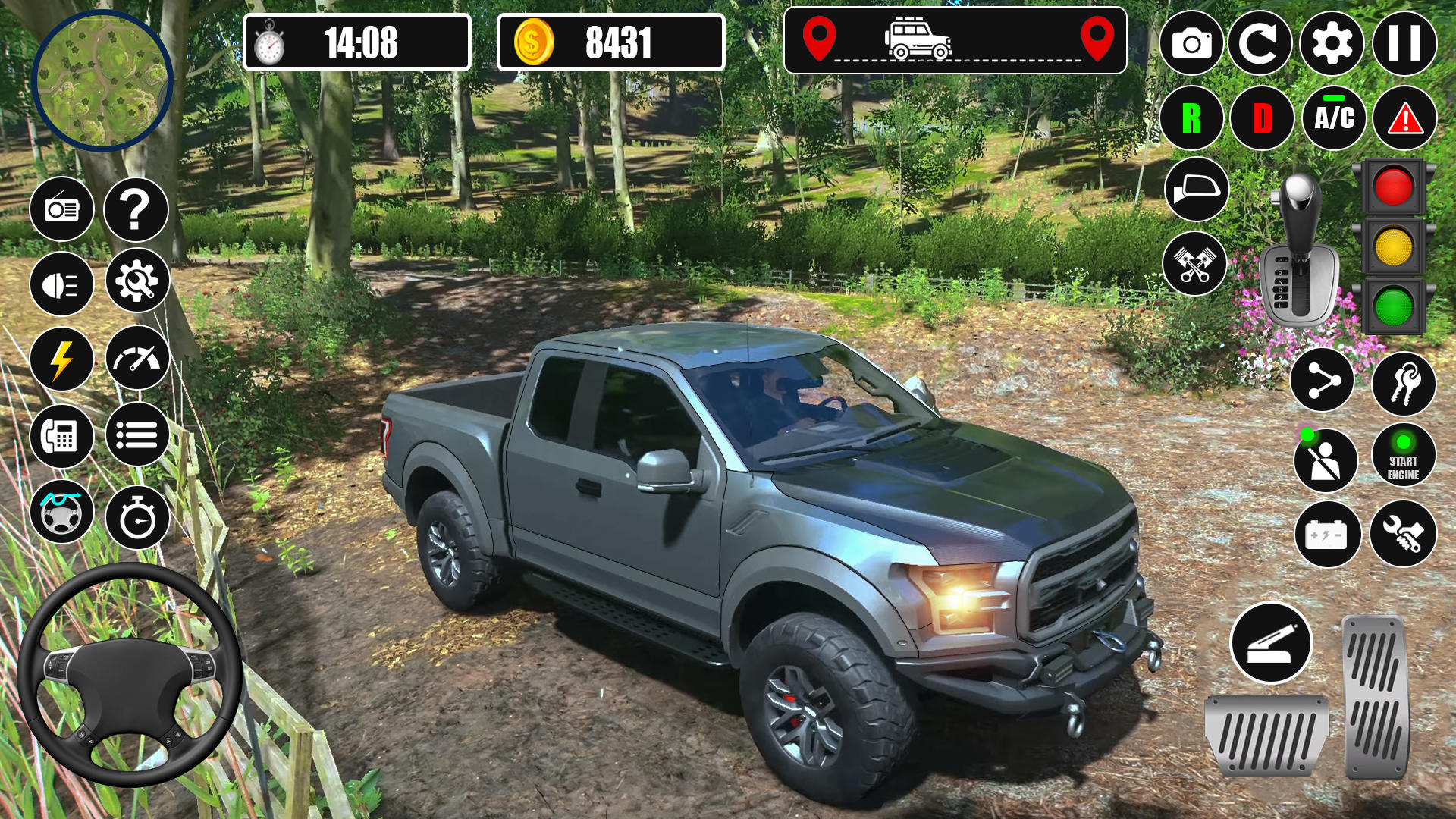Tap the minimap in the corner
1456x819 pixels.
coord(104,83)
